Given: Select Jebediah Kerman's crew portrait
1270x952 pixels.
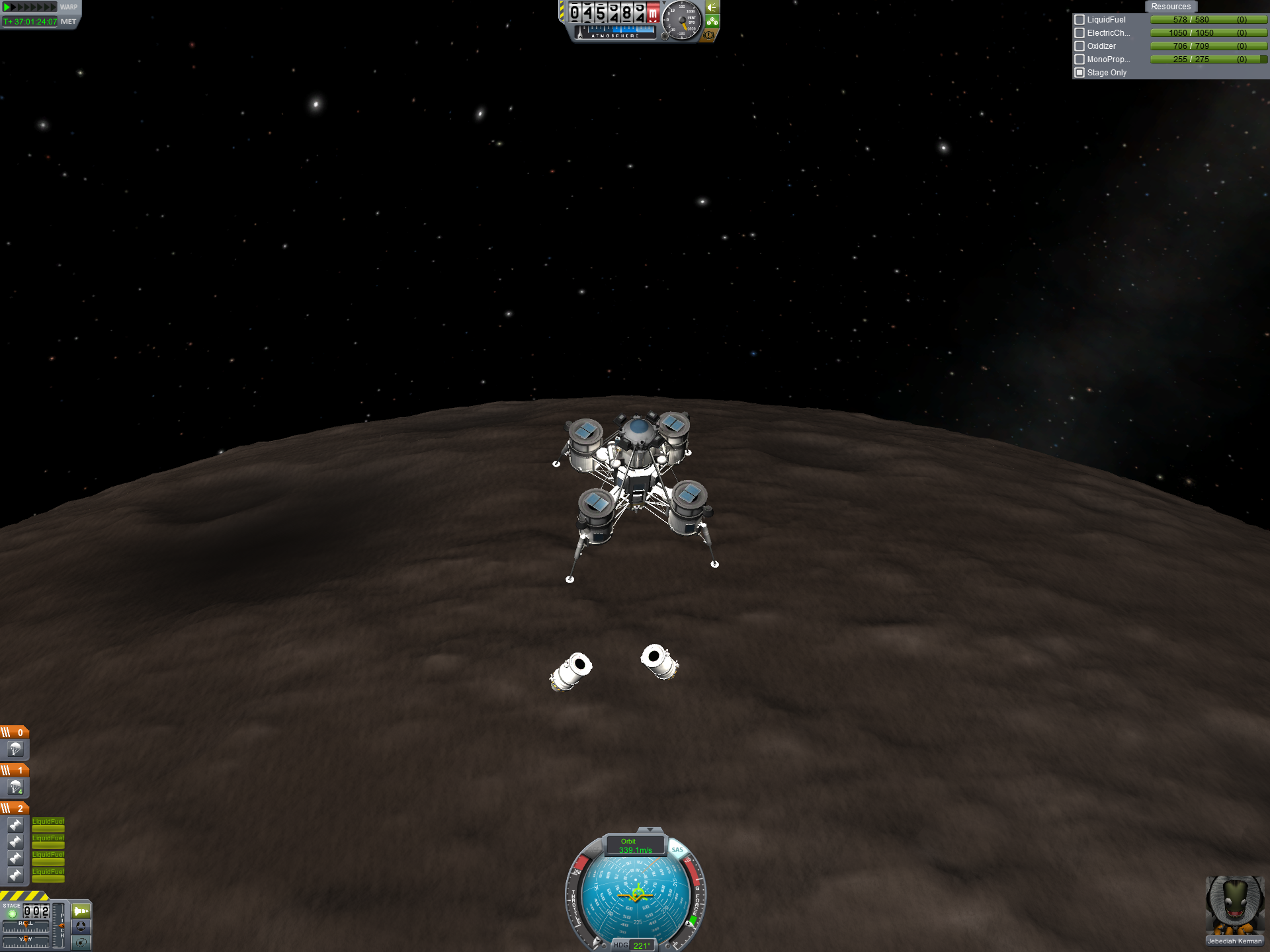Looking at the screenshot, I should pyautogui.click(x=1234, y=907).
